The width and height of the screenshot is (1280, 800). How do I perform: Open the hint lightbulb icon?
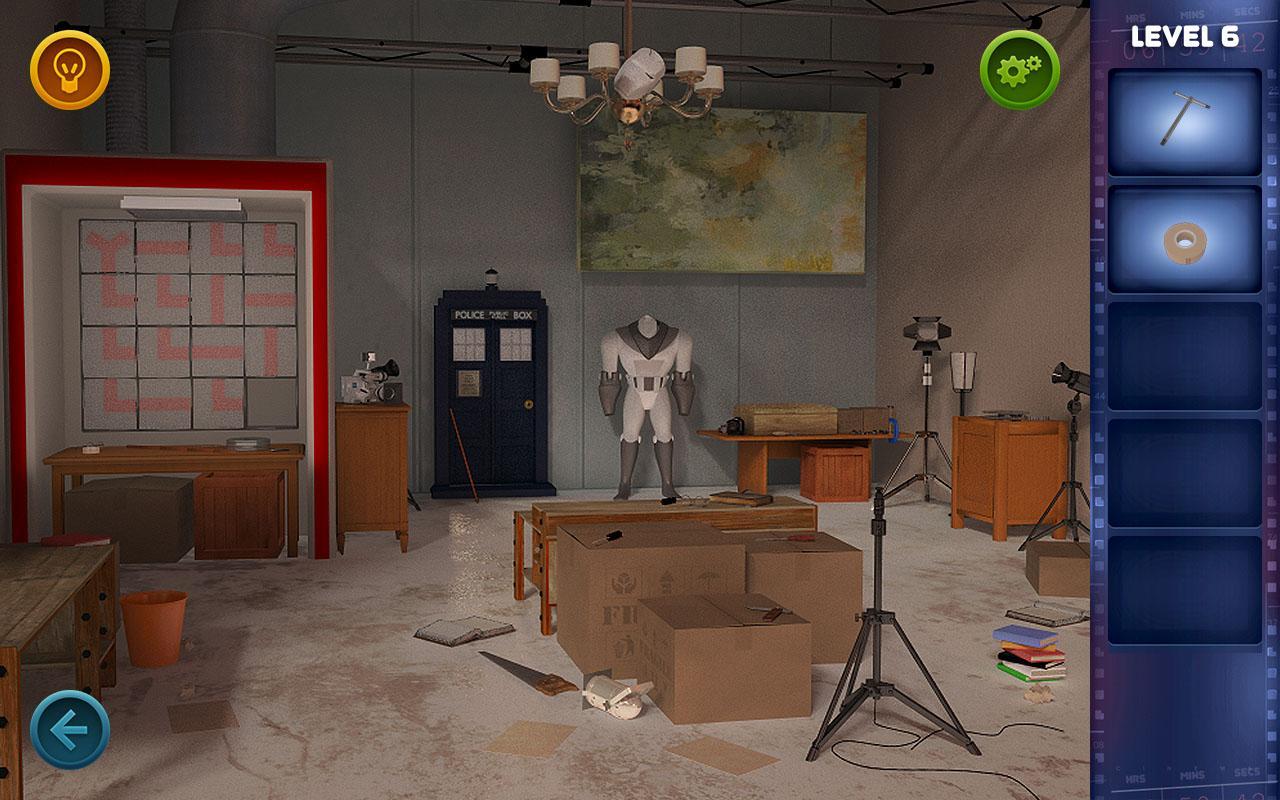pyautogui.click(x=70, y=70)
